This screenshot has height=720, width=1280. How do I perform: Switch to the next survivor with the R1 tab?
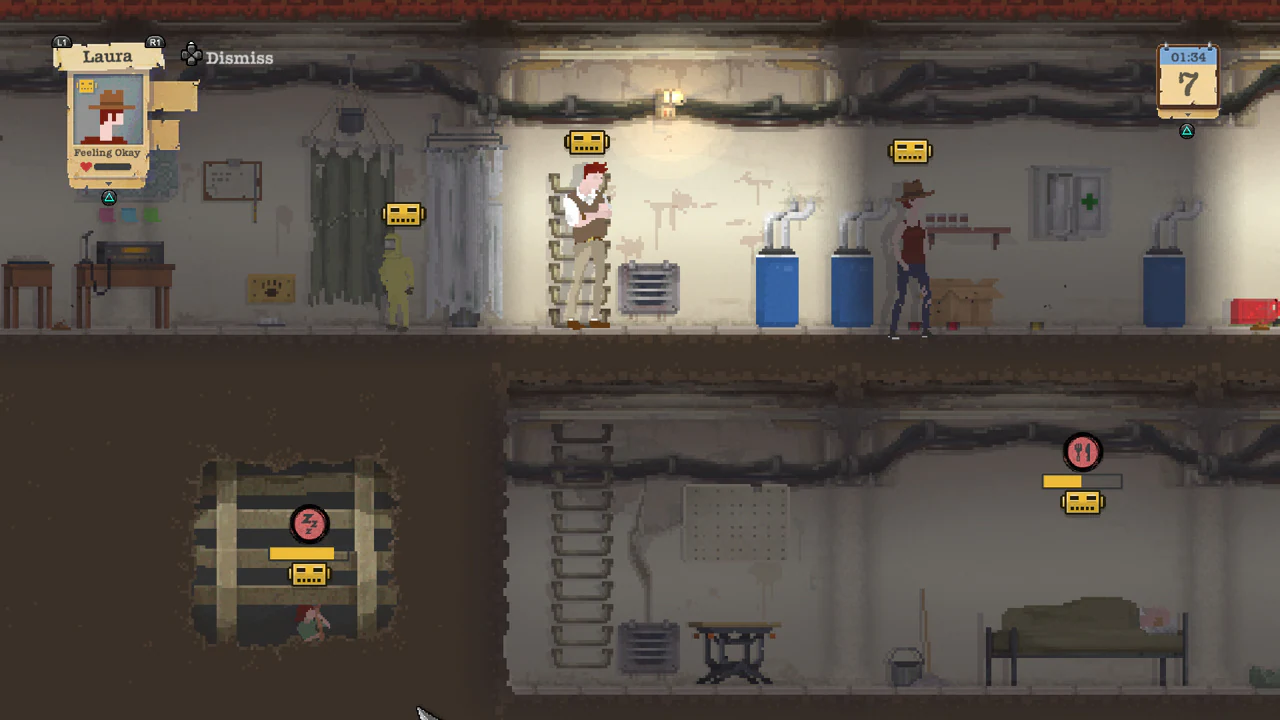(154, 42)
